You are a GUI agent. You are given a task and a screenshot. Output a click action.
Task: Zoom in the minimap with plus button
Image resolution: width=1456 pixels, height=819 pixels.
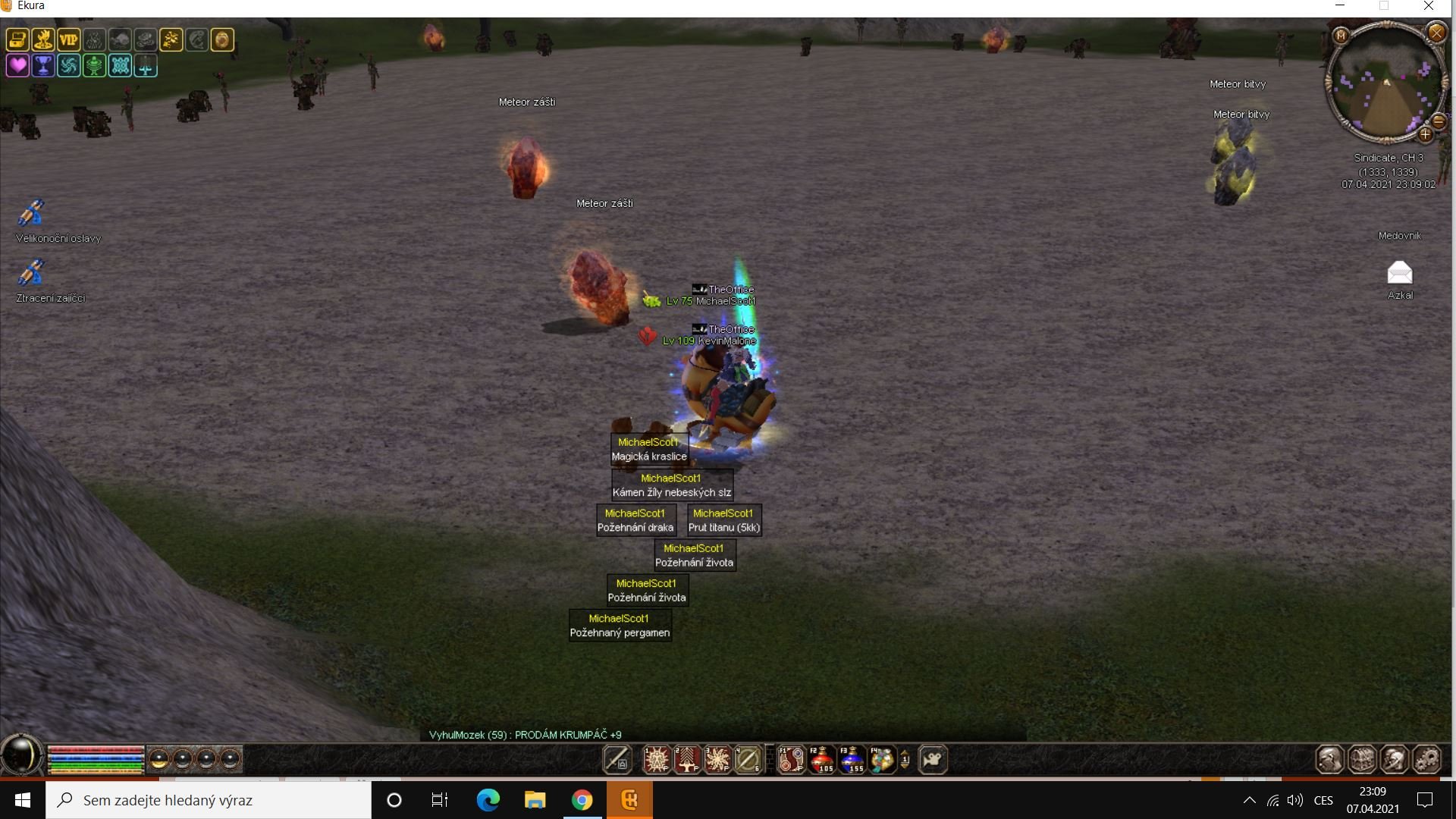(x=1425, y=135)
